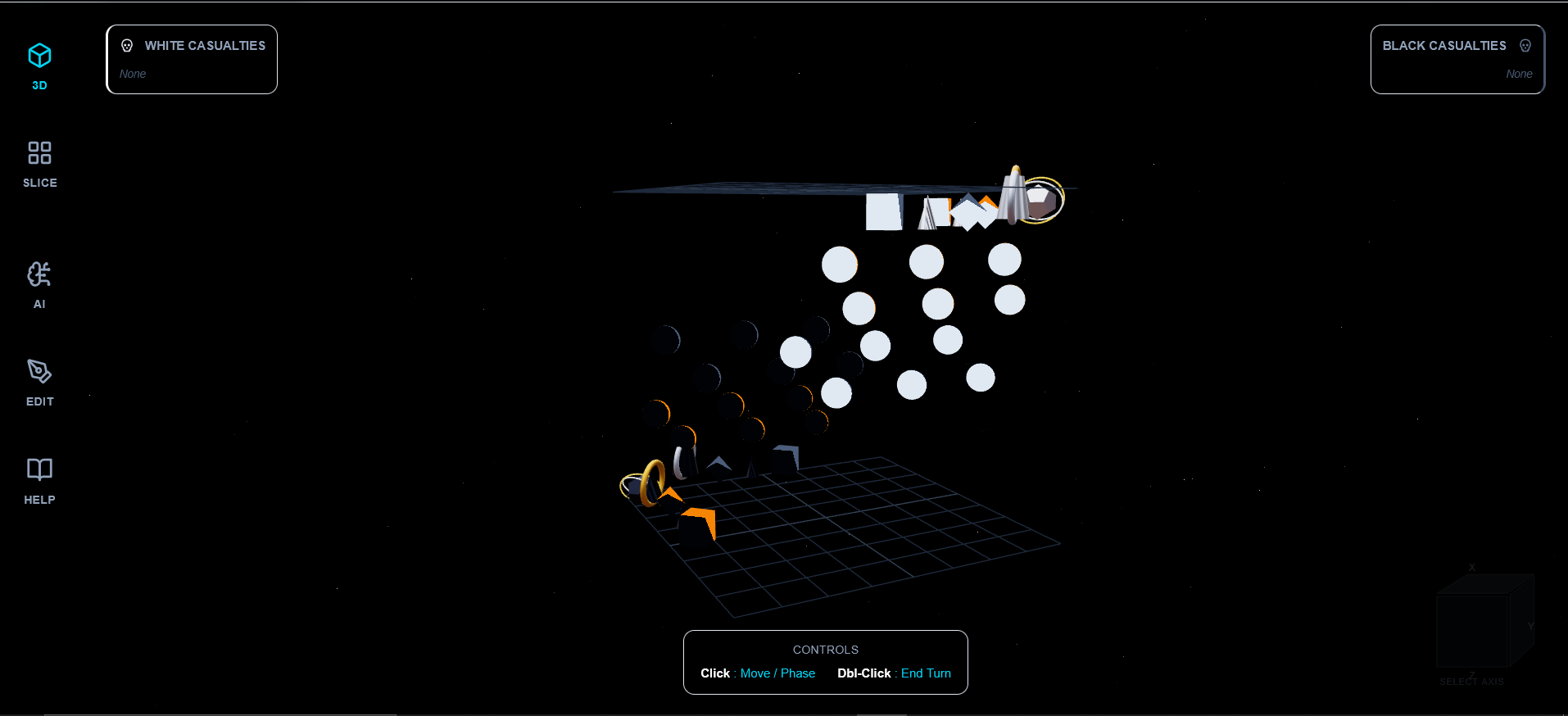Open the AI opponent panel
1568x716 pixels.
(x=39, y=284)
